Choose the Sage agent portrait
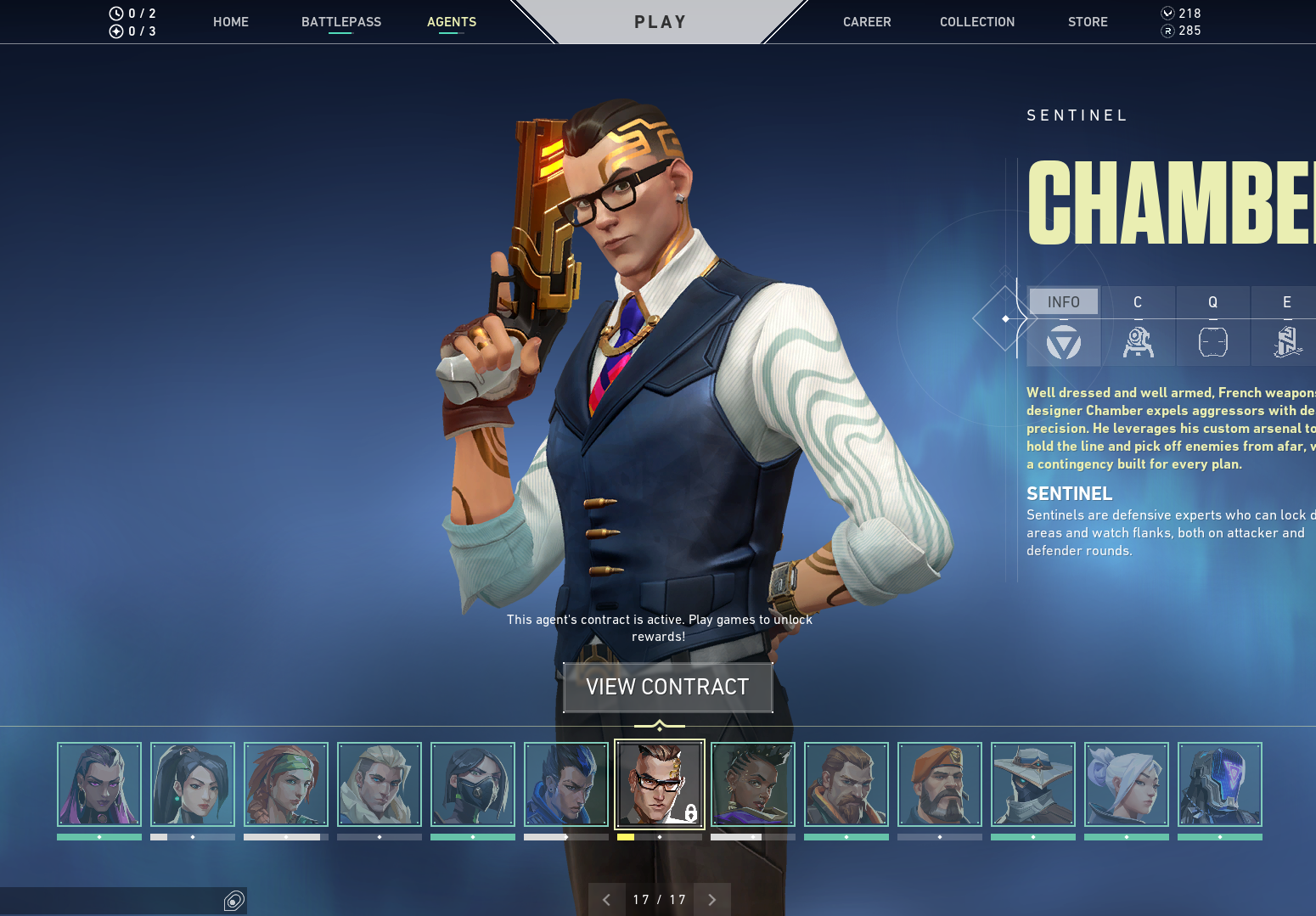The width and height of the screenshot is (1316, 916). coord(193,784)
